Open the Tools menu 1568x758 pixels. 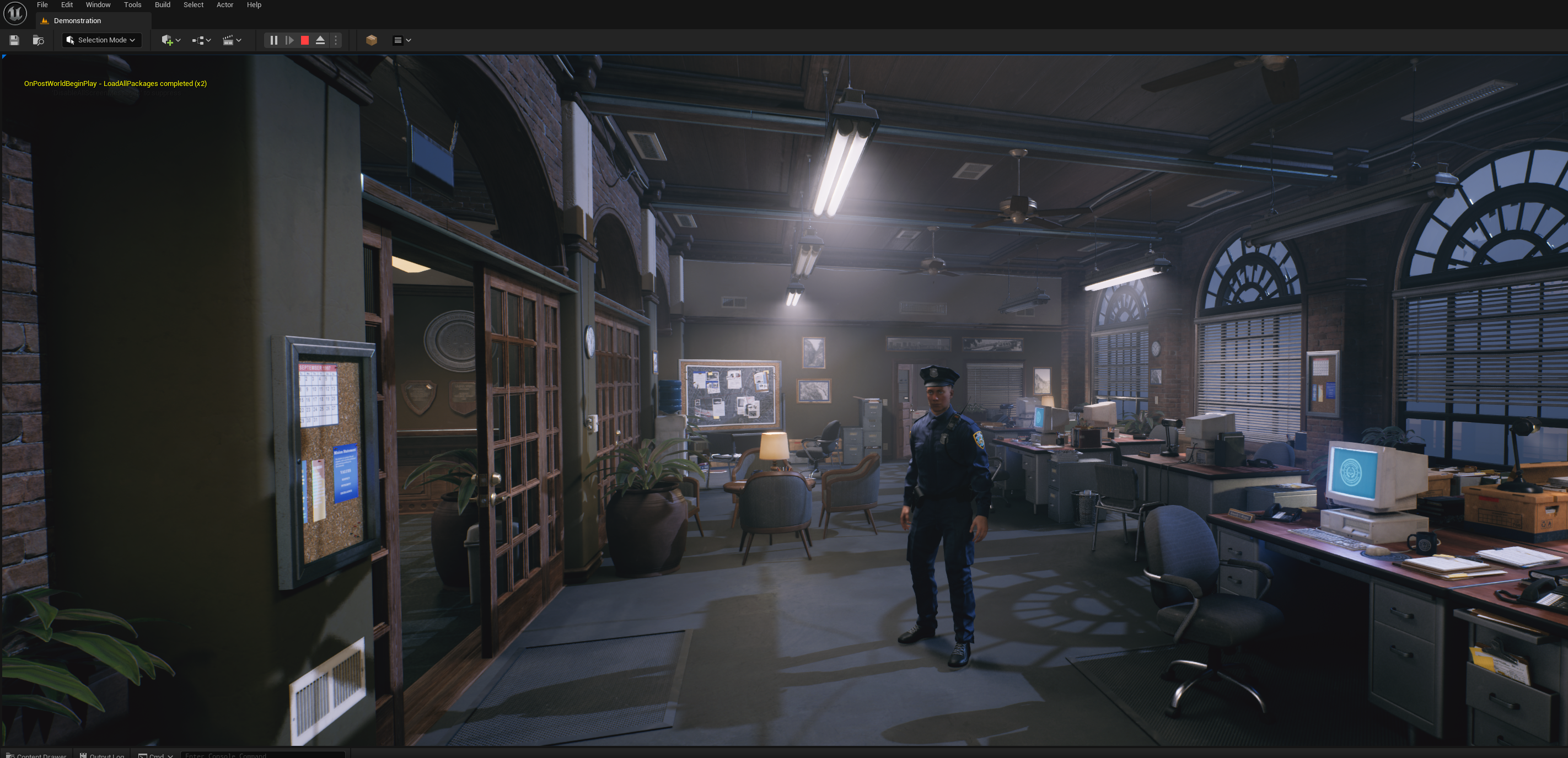click(x=132, y=5)
